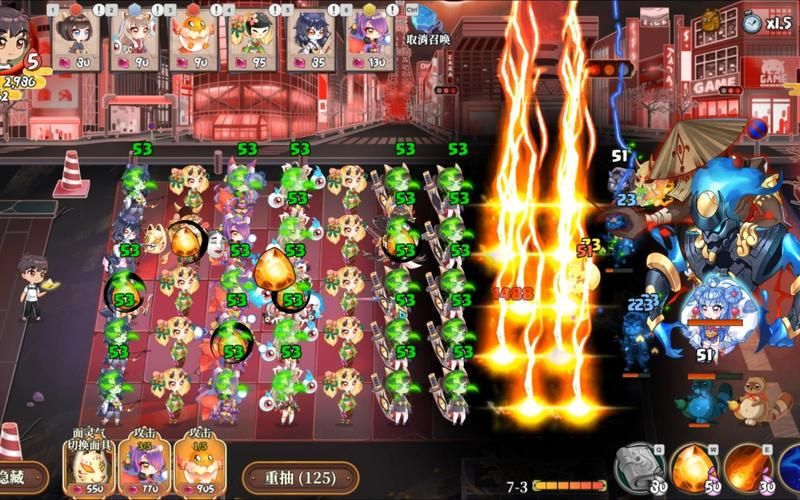The width and height of the screenshot is (800, 500).
Task: Summon the white-haired shikigami card costing 70
Action: [x=135, y=40]
